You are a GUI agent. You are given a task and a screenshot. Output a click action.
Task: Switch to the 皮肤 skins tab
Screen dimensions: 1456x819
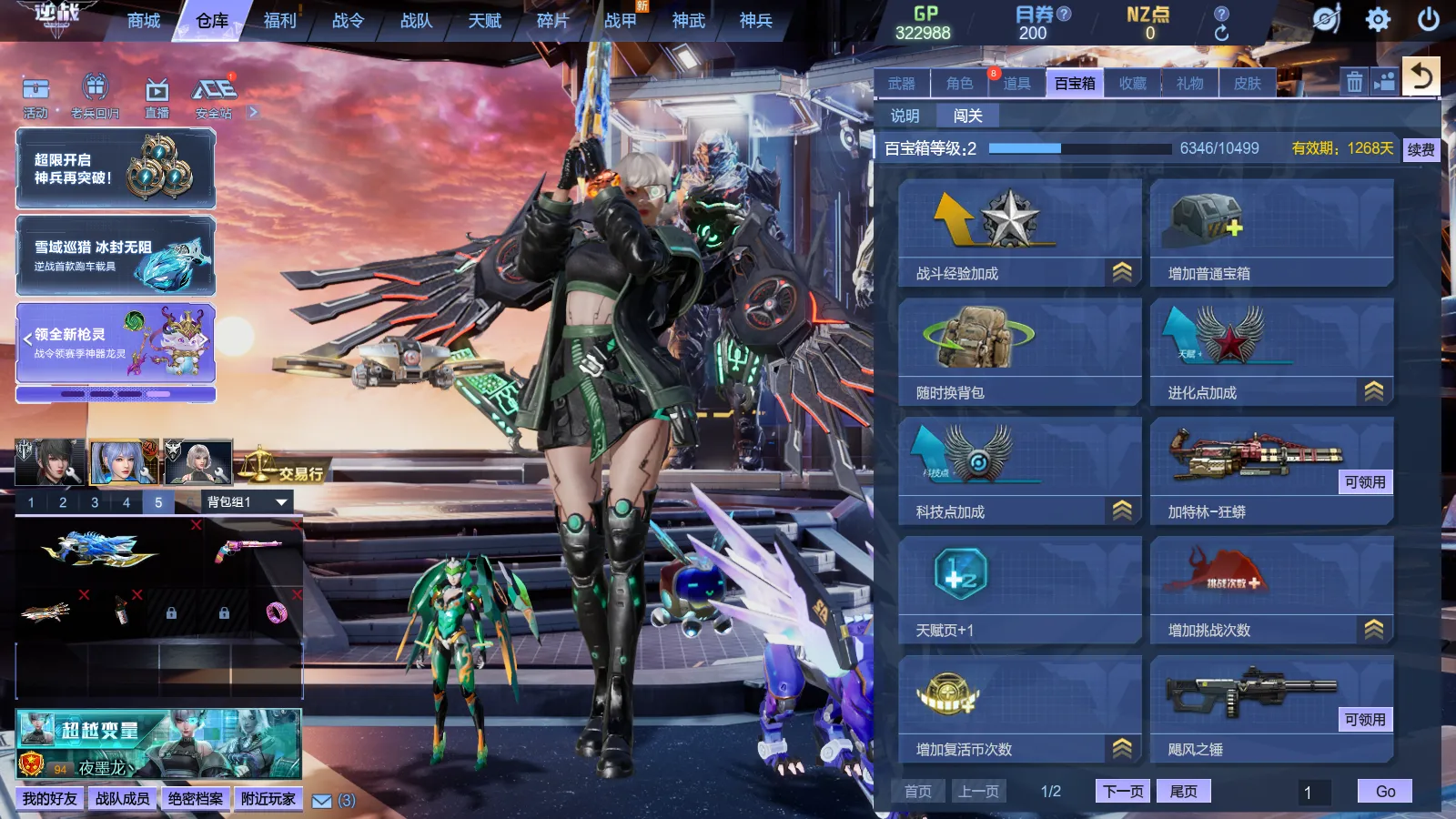(x=1248, y=83)
